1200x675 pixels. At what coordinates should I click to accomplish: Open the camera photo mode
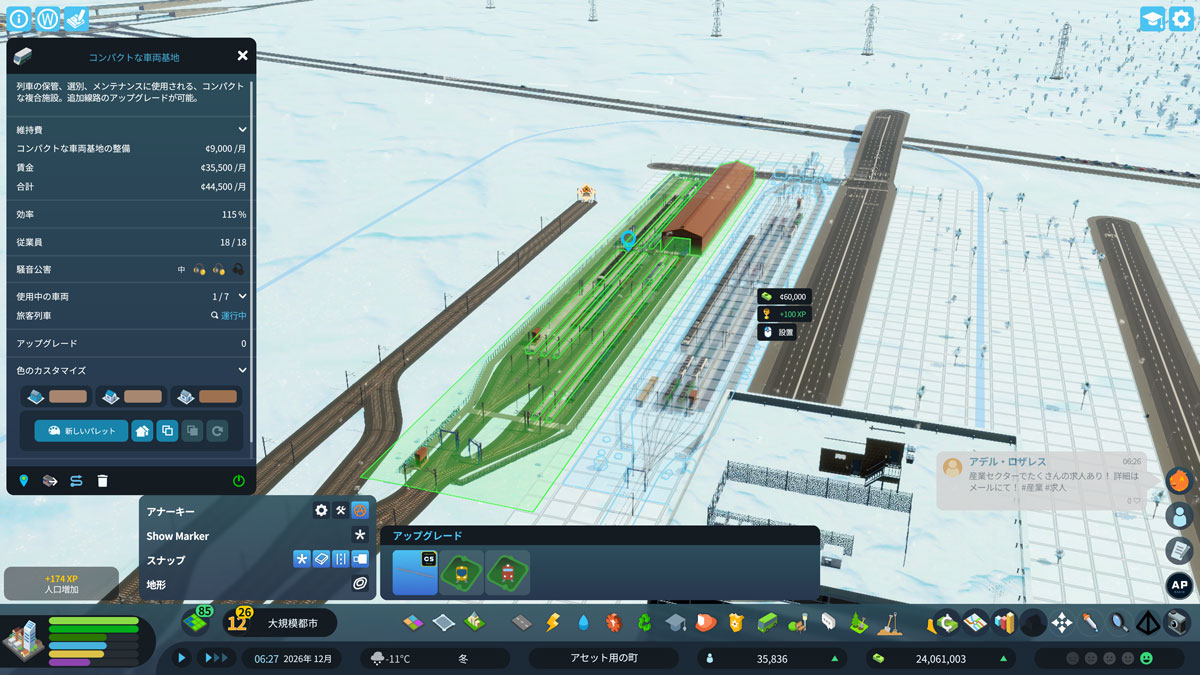click(1178, 622)
